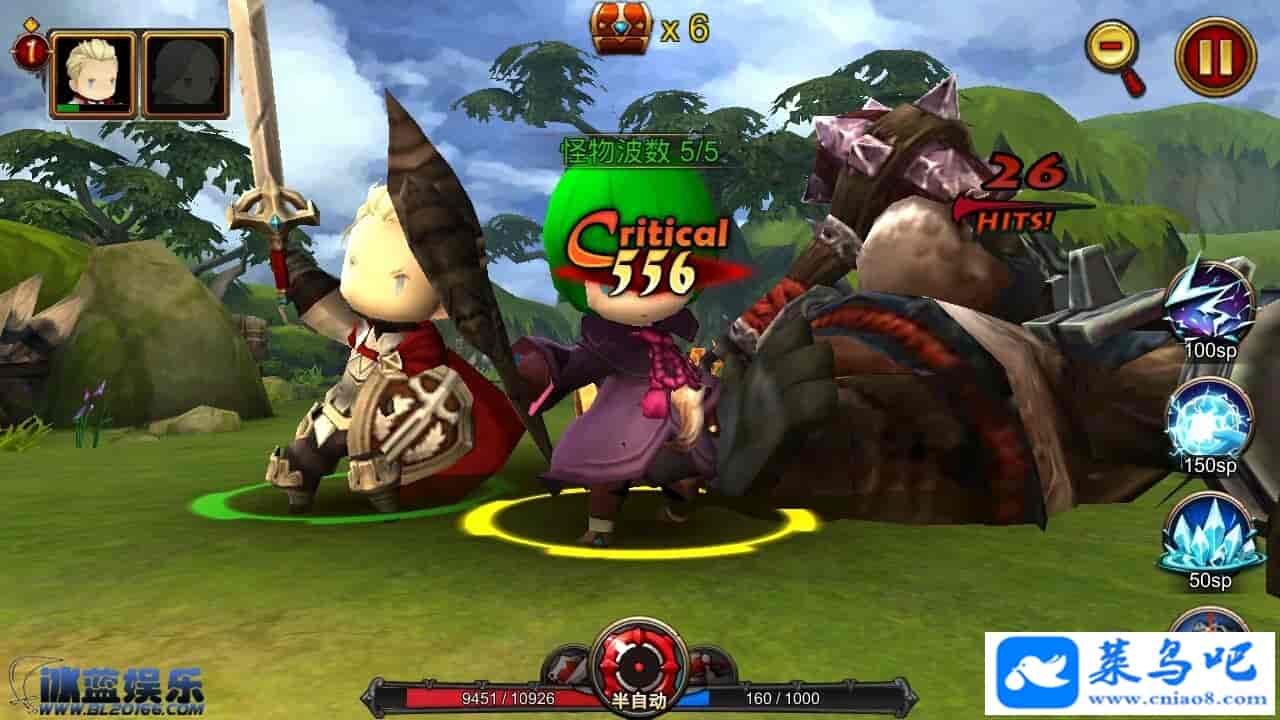Select the blond hero portrait
Viewport: 1280px width, 720px height.
93,74
